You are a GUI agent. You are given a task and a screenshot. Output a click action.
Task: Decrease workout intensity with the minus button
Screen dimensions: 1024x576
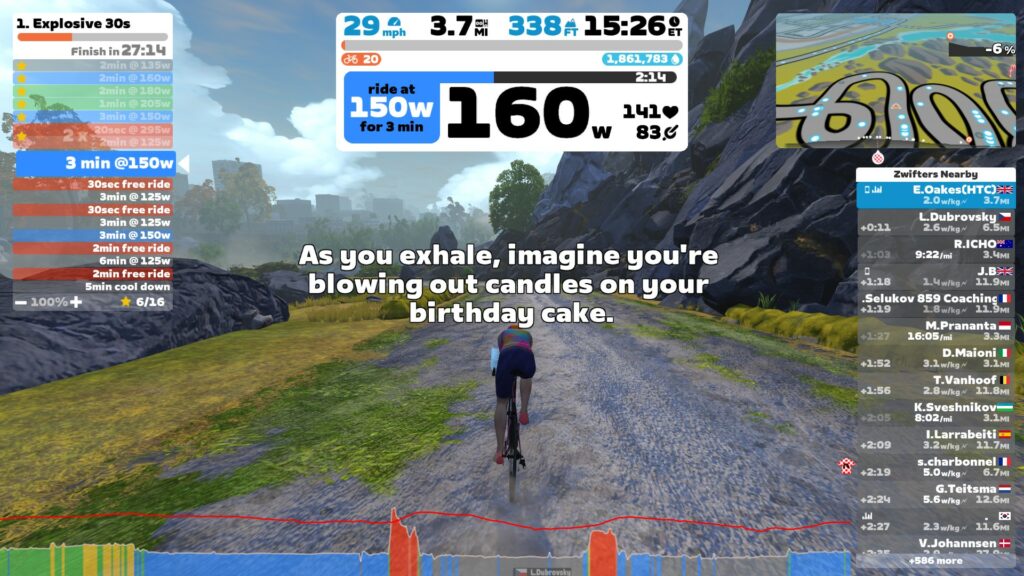coord(21,301)
